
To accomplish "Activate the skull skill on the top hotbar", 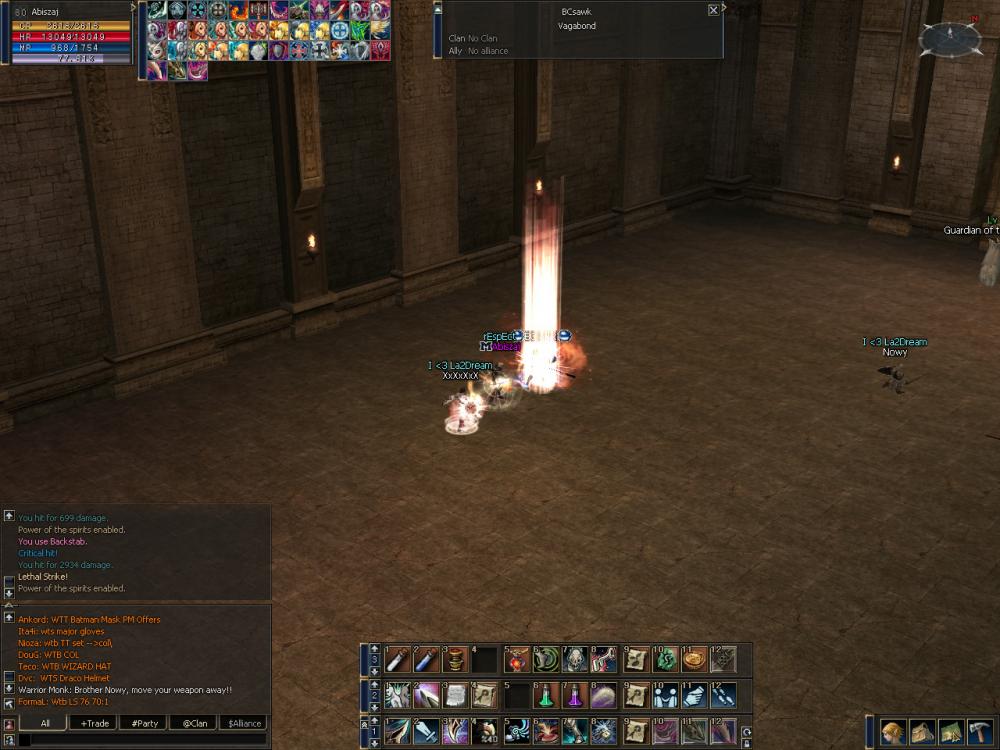I will click(x=574, y=659).
